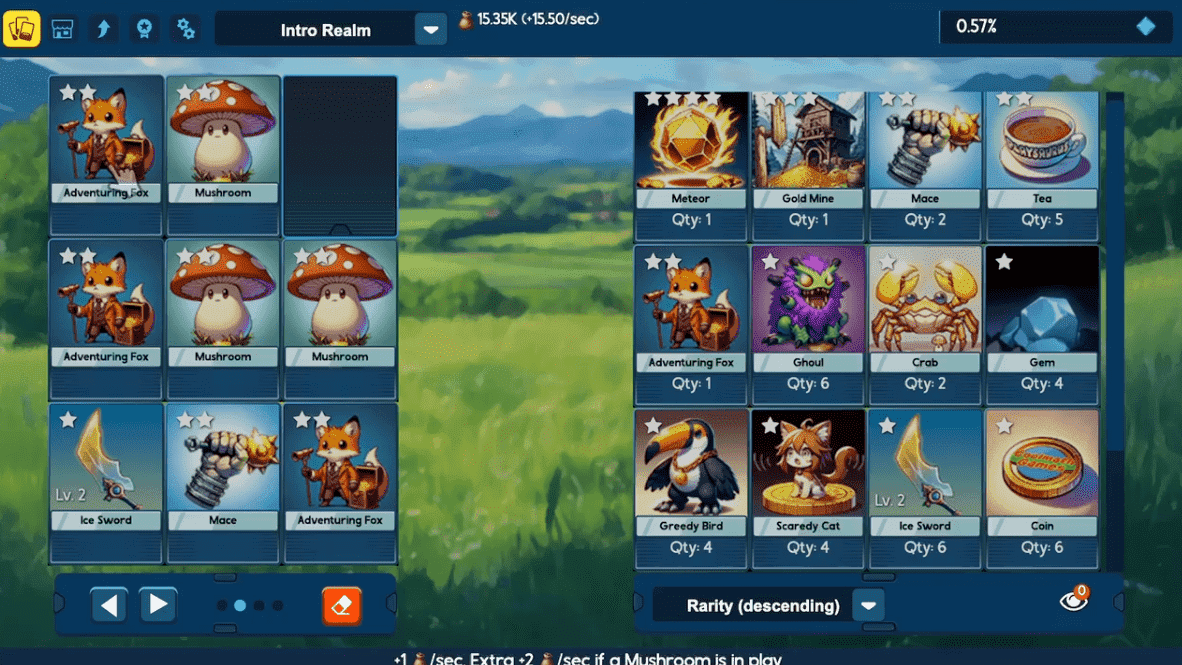Open the Rarity (descending) sort dropdown
1182x665 pixels.
tap(868, 606)
